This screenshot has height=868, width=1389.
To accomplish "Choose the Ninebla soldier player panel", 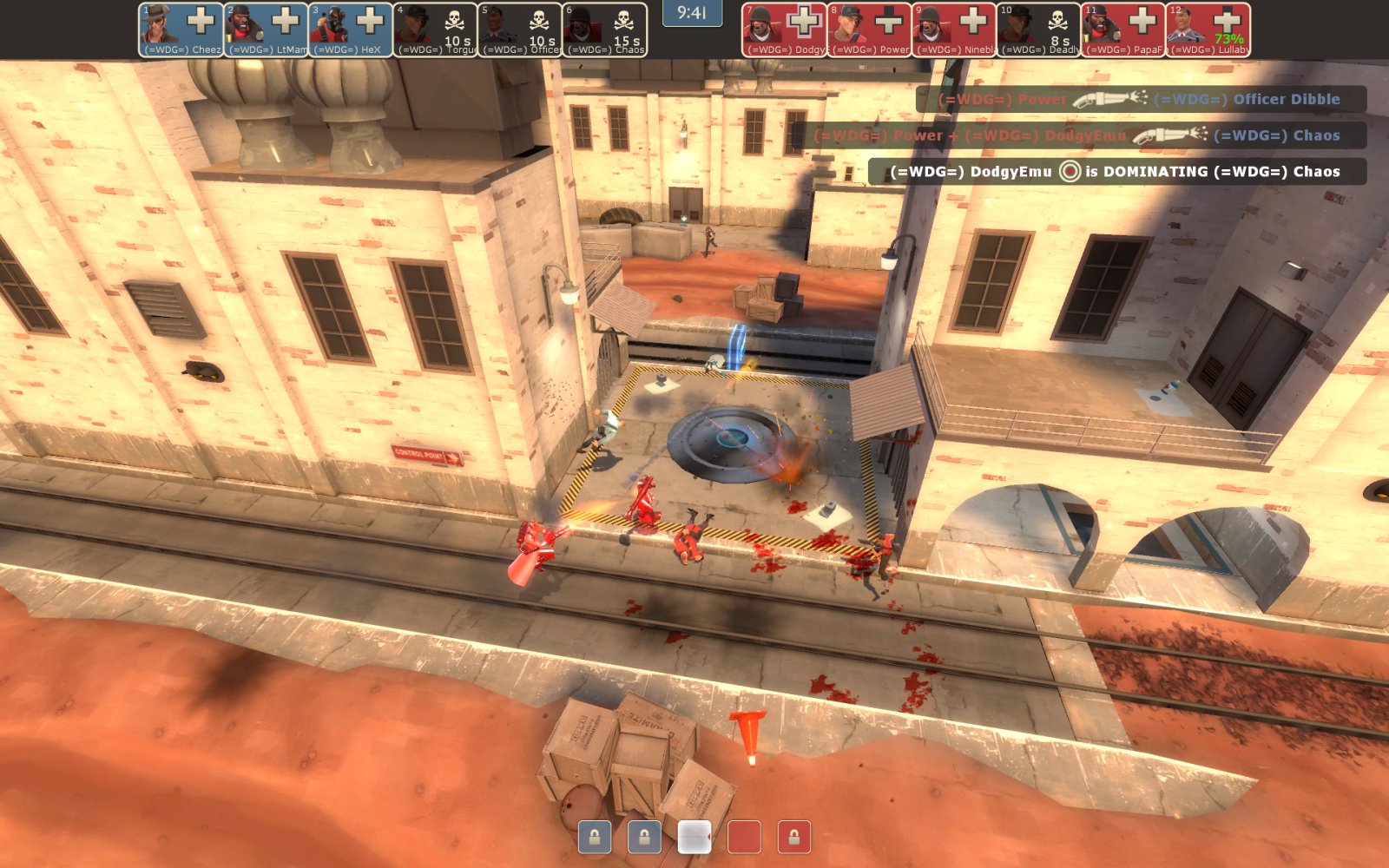I will [x=954, y=30].
